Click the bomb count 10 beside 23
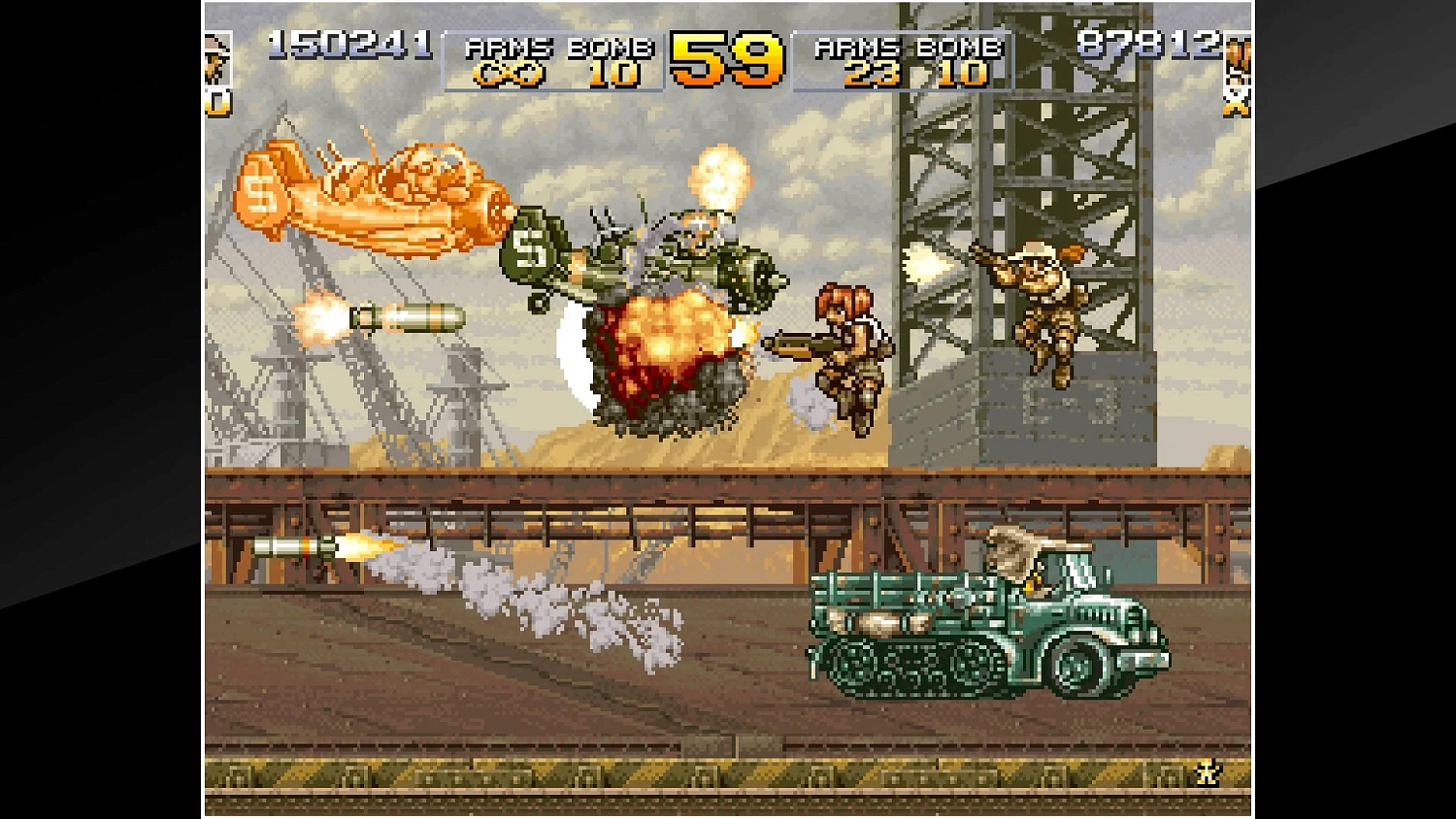 click(x=959, y=71)
